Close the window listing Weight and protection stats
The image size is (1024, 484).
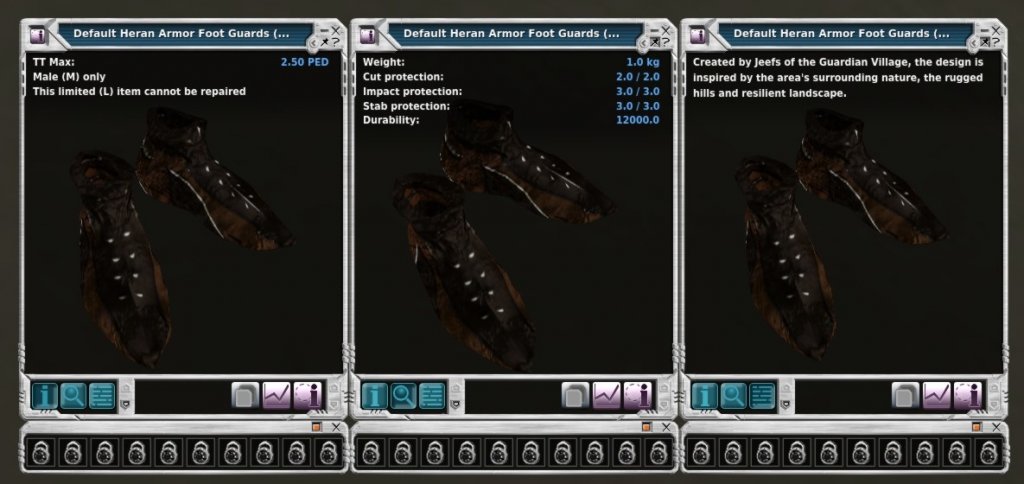667,30
